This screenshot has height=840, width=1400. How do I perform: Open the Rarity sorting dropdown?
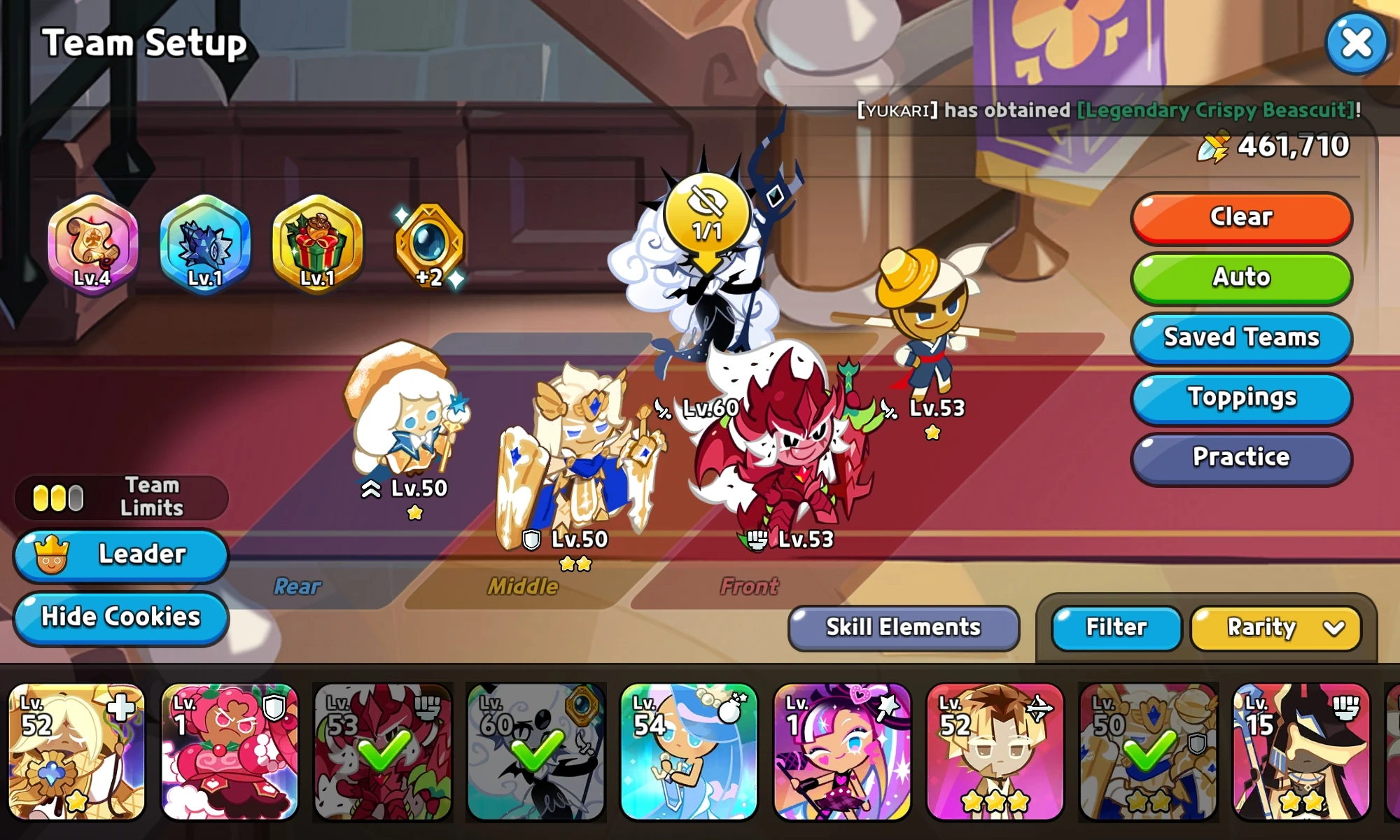point(1274,627)
